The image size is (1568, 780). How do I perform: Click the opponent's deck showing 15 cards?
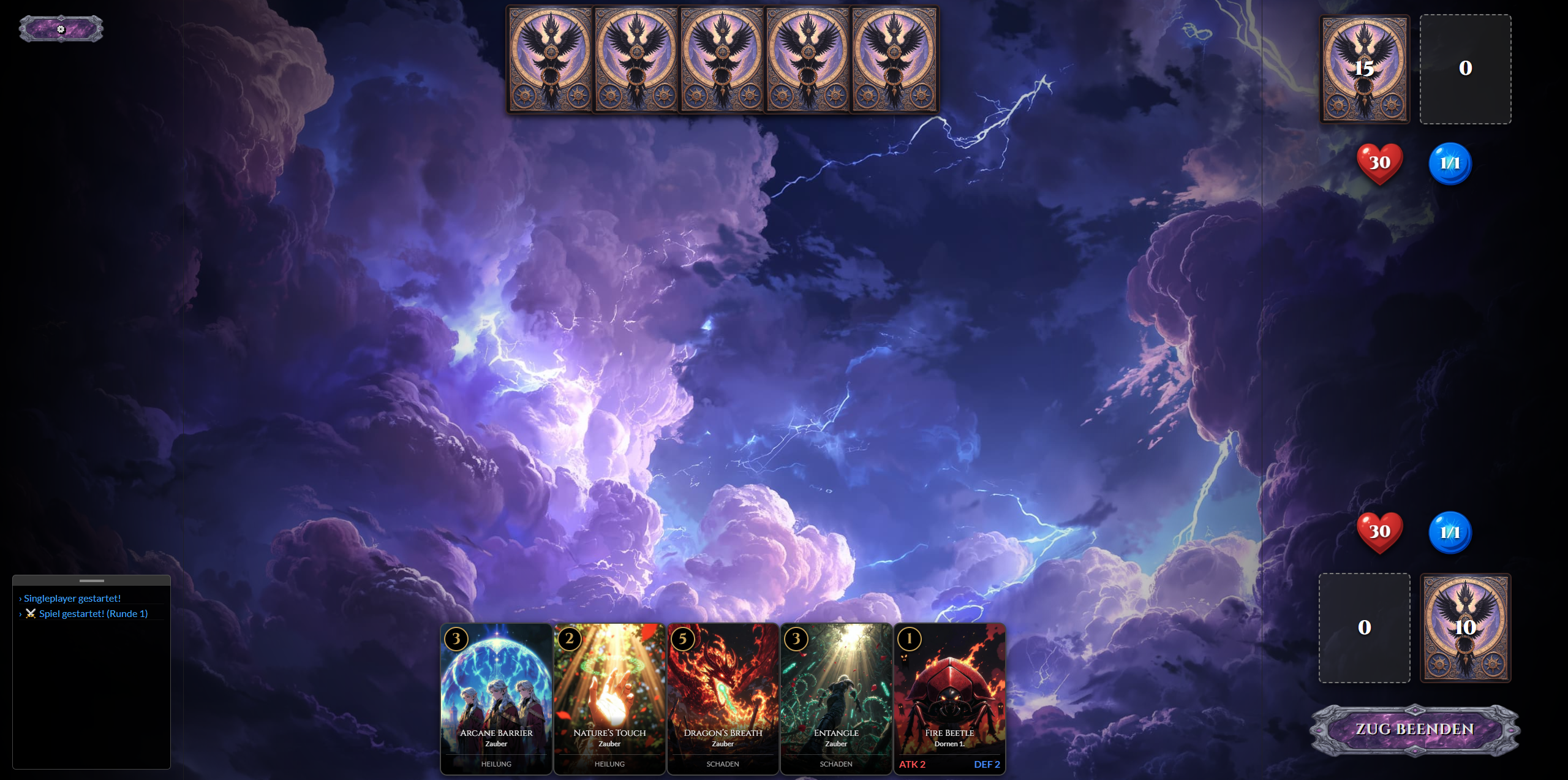pos(1364,69)
